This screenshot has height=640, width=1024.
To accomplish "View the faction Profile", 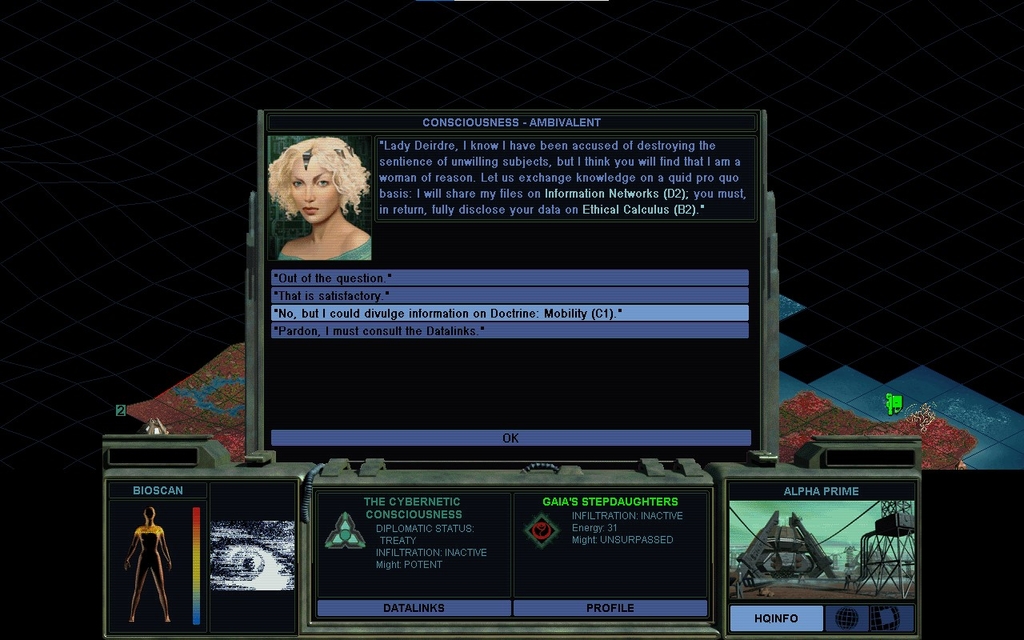I will click(610, 608).
